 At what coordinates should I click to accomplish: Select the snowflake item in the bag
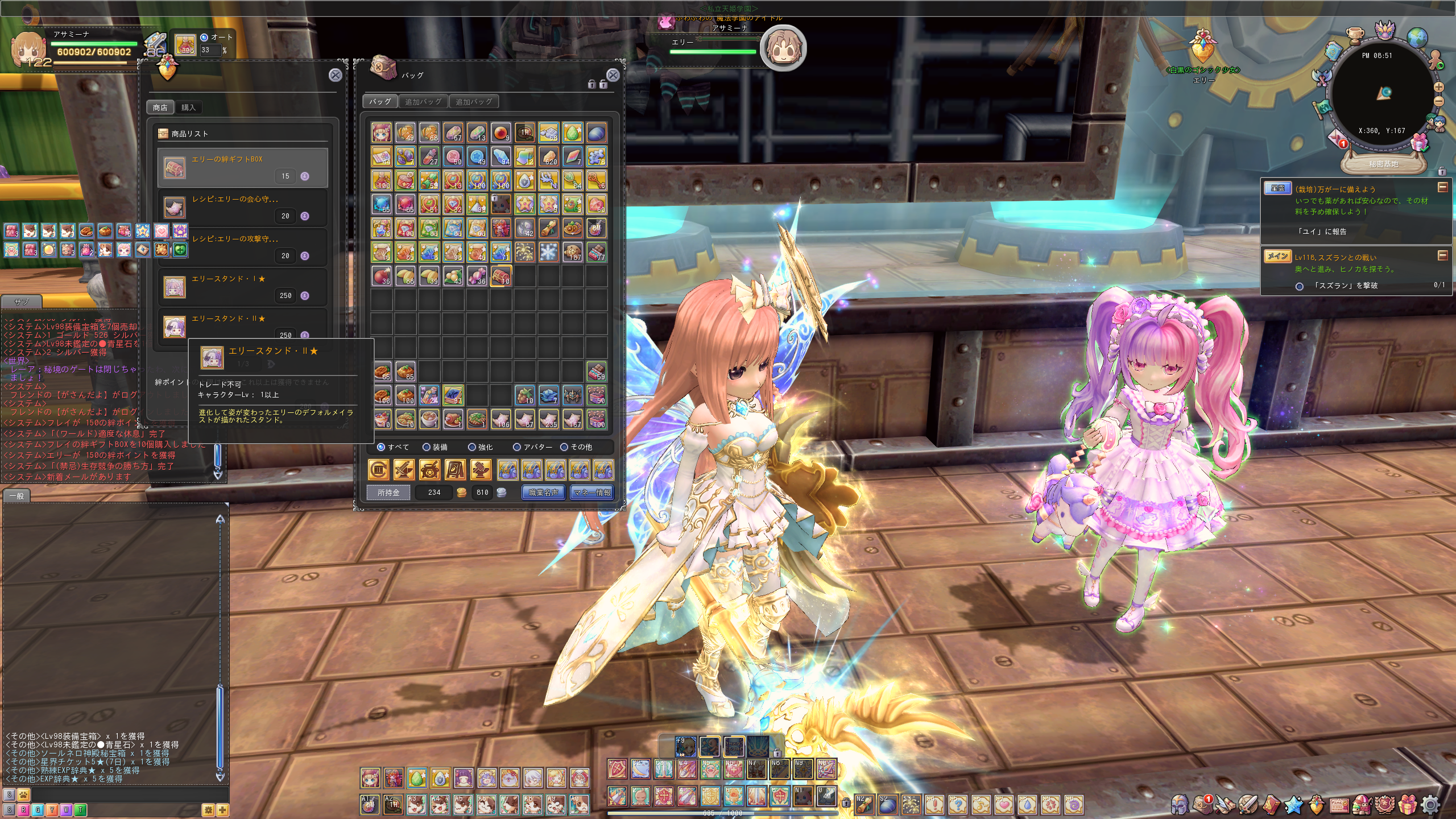point(548,252)
